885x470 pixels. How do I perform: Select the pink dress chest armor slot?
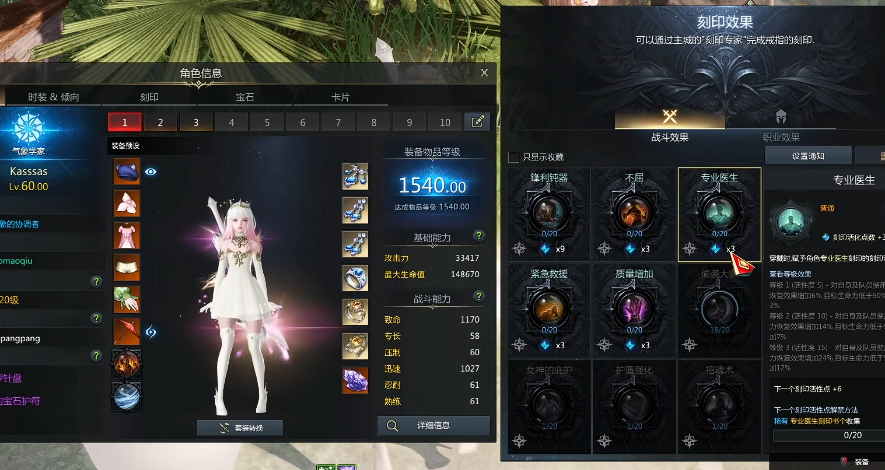point(127,236)
